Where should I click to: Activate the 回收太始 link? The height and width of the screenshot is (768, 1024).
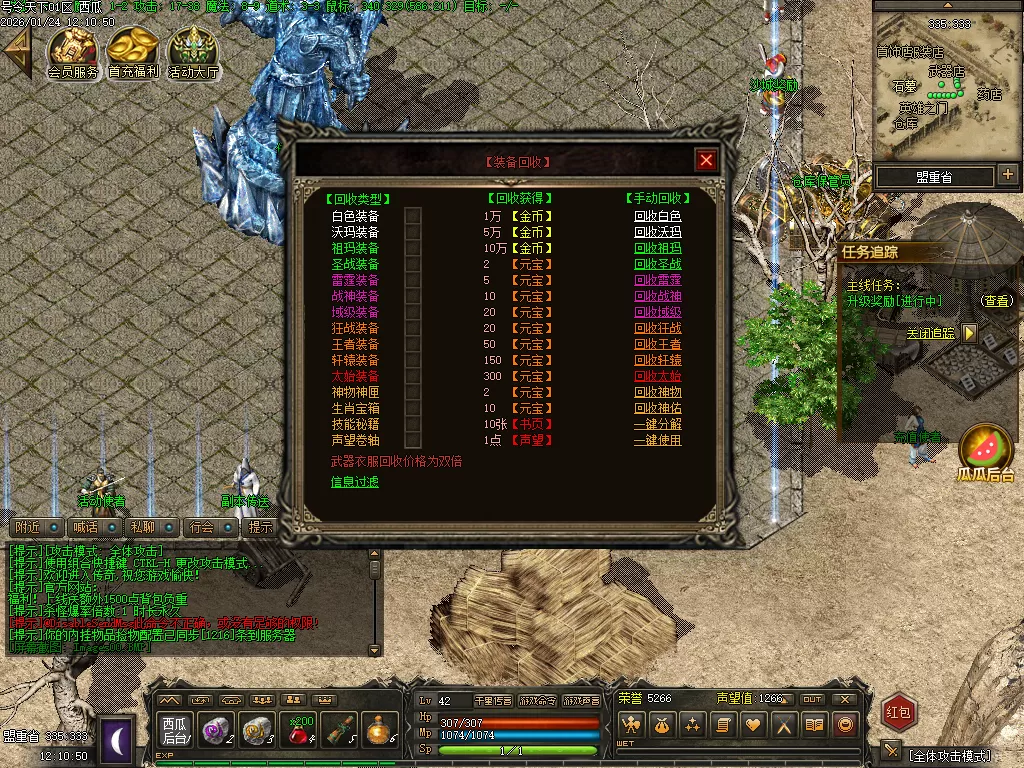pos(657,376)
